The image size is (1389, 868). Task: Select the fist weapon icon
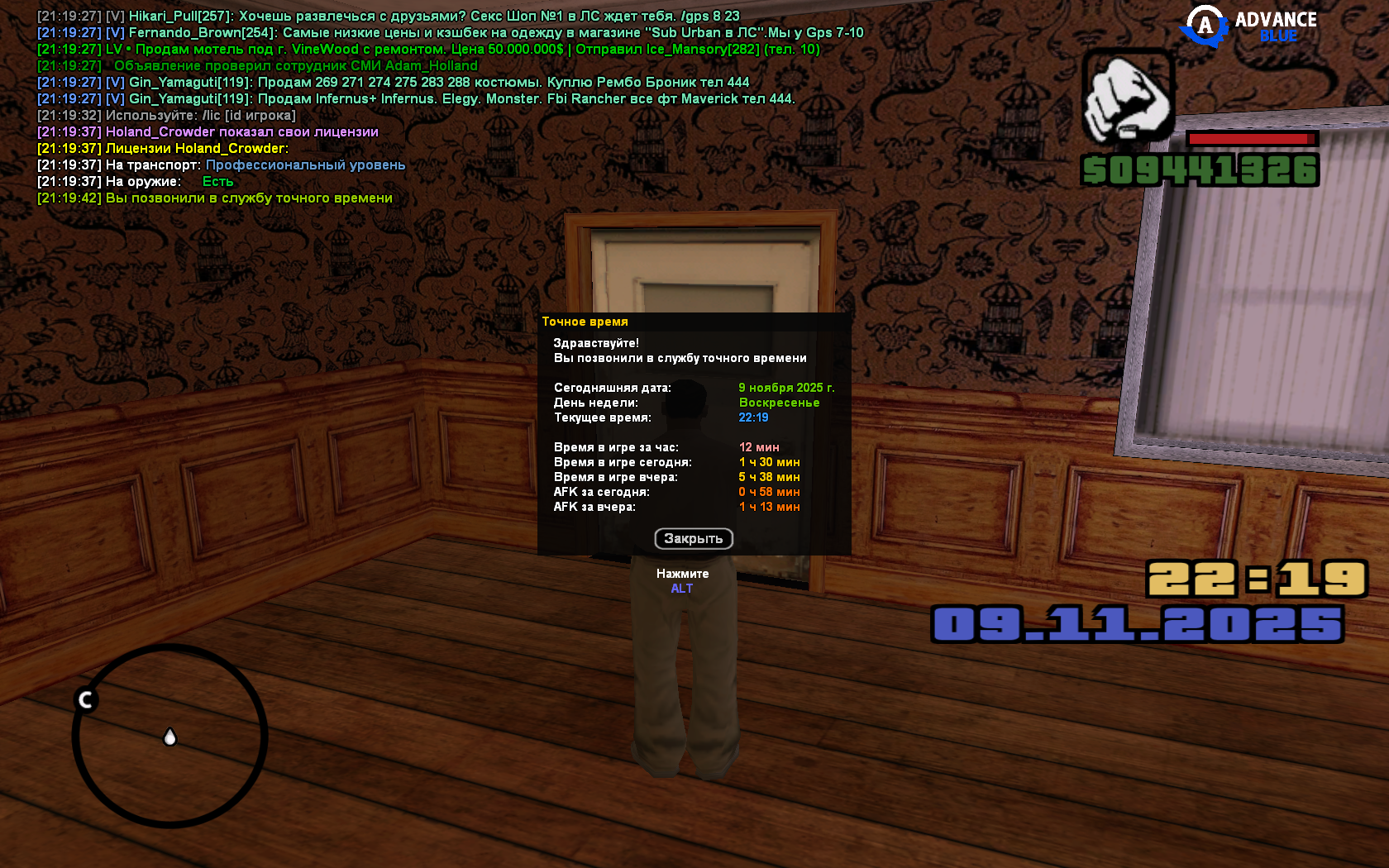pyautogui.click(x=1128, y=97)
